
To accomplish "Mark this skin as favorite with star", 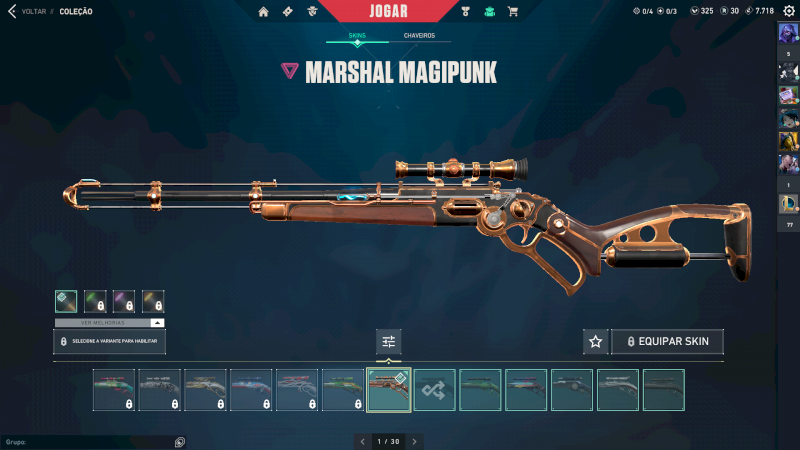I will tap(595, 342).
